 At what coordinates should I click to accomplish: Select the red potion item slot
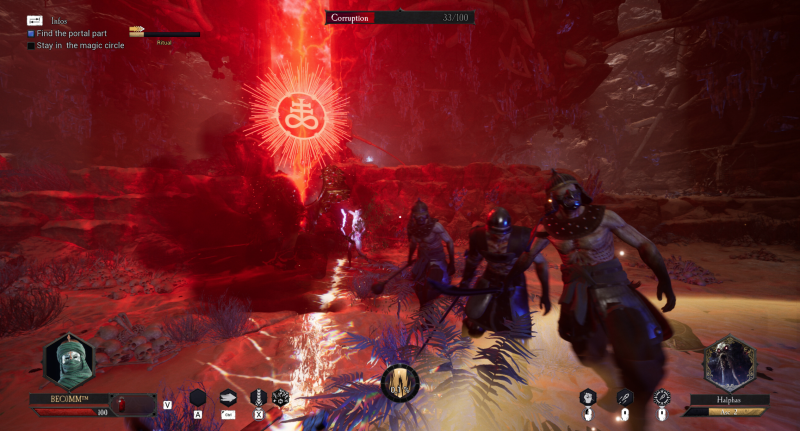pos(122,404)
